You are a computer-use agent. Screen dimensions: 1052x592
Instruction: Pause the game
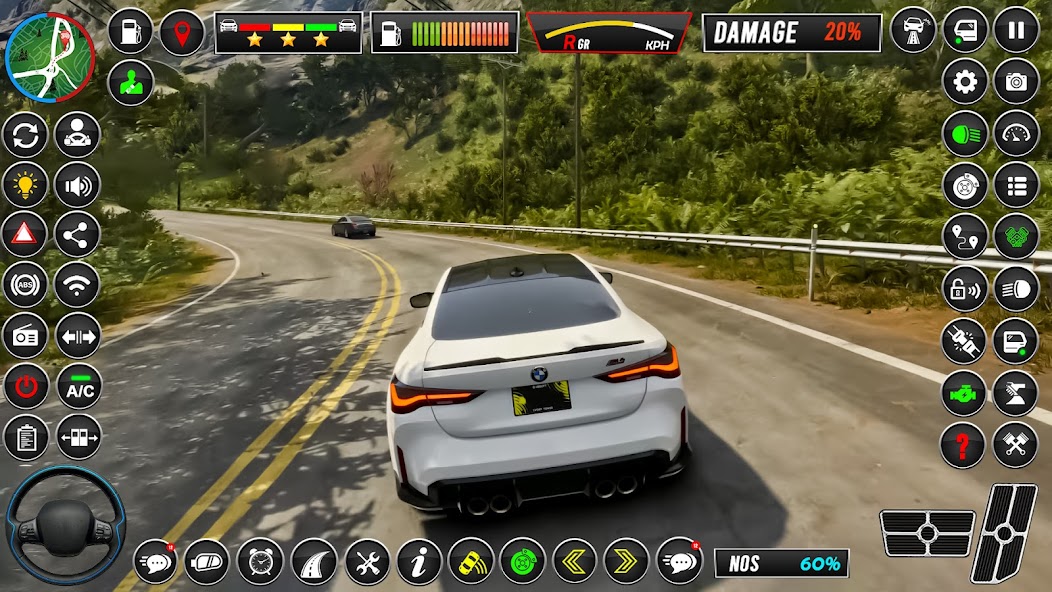click(1016, 29)
